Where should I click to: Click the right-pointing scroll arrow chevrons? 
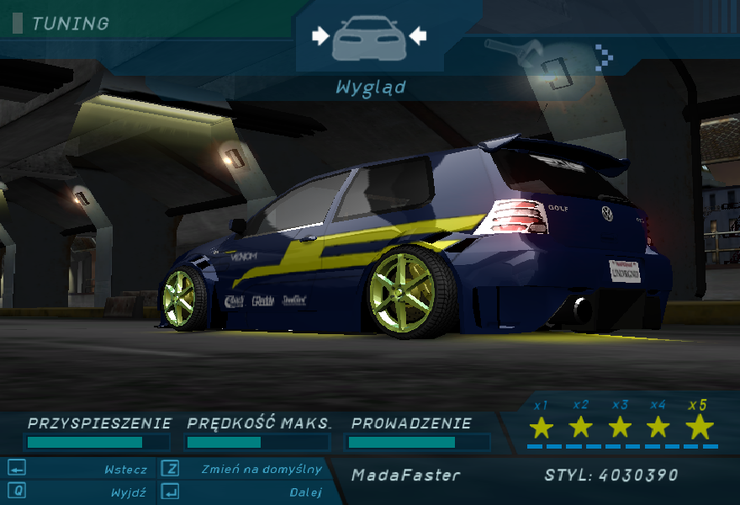click(603, 57)
